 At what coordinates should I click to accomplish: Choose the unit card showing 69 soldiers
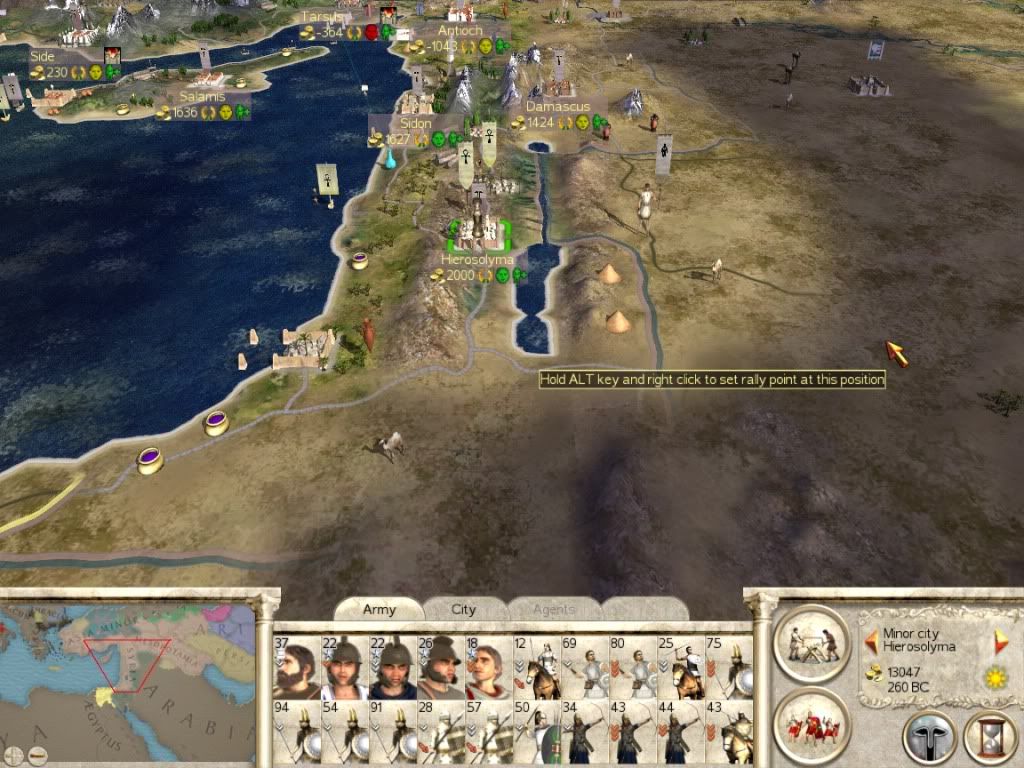pos(583,666)
